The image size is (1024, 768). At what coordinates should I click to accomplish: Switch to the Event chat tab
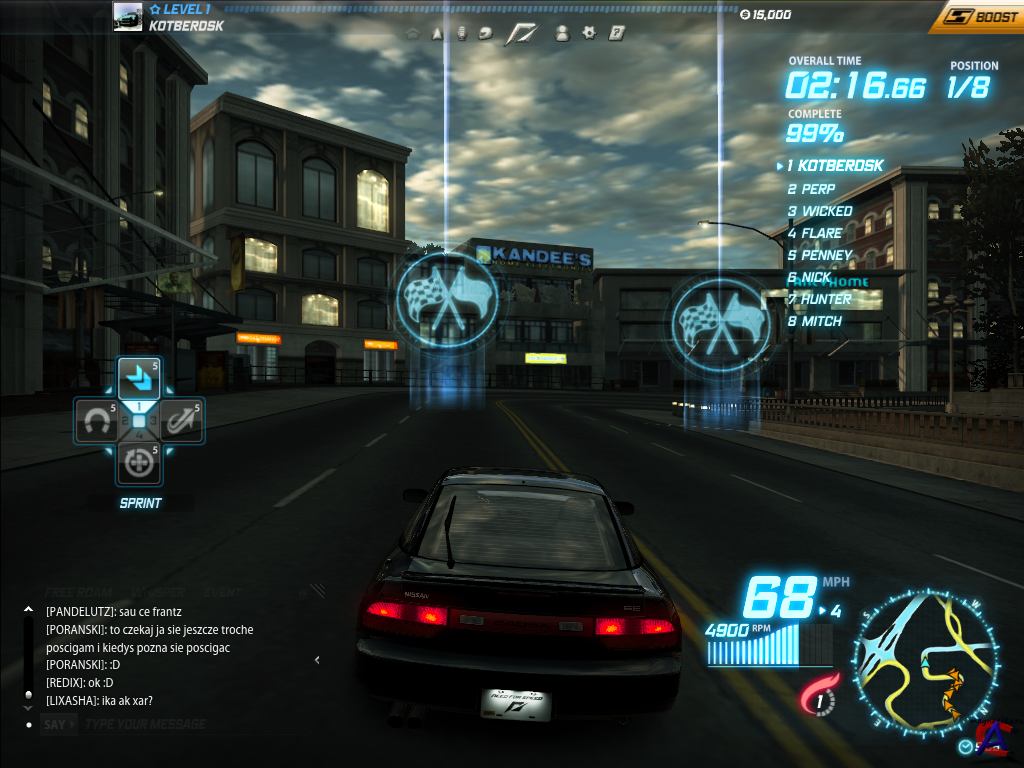[222, 592]
